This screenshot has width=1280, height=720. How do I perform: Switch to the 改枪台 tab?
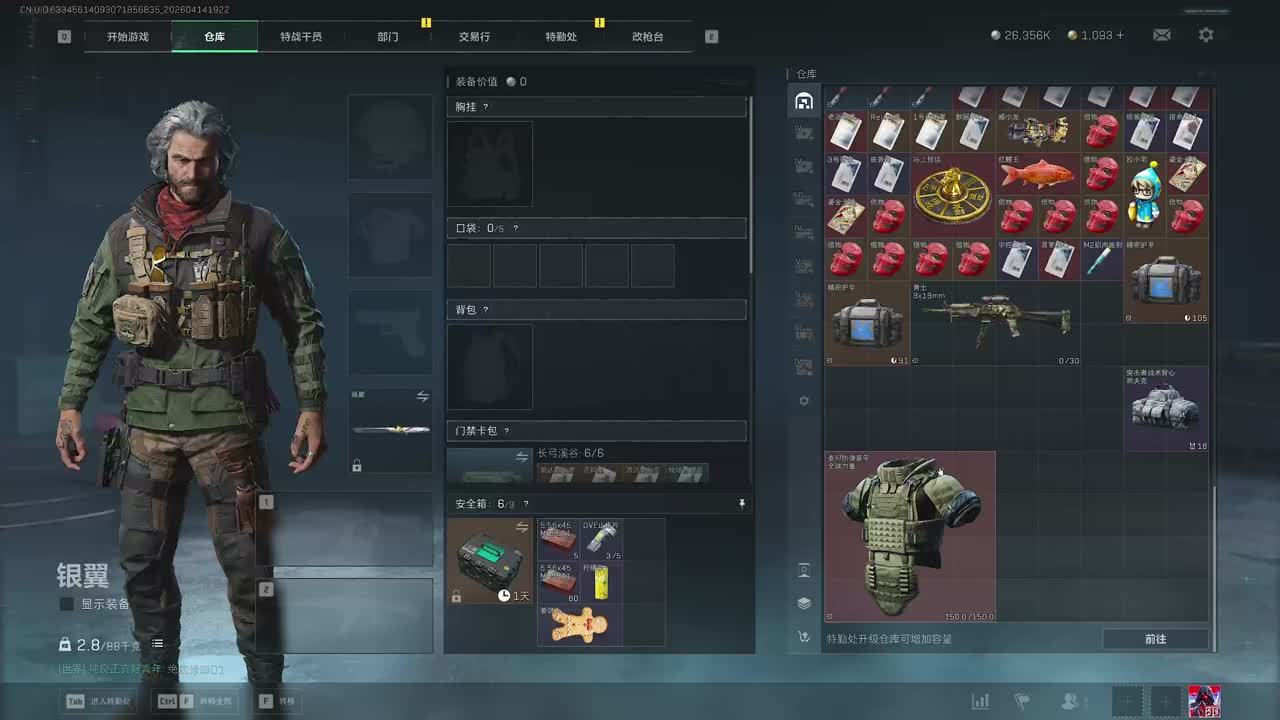pos(648,37)
